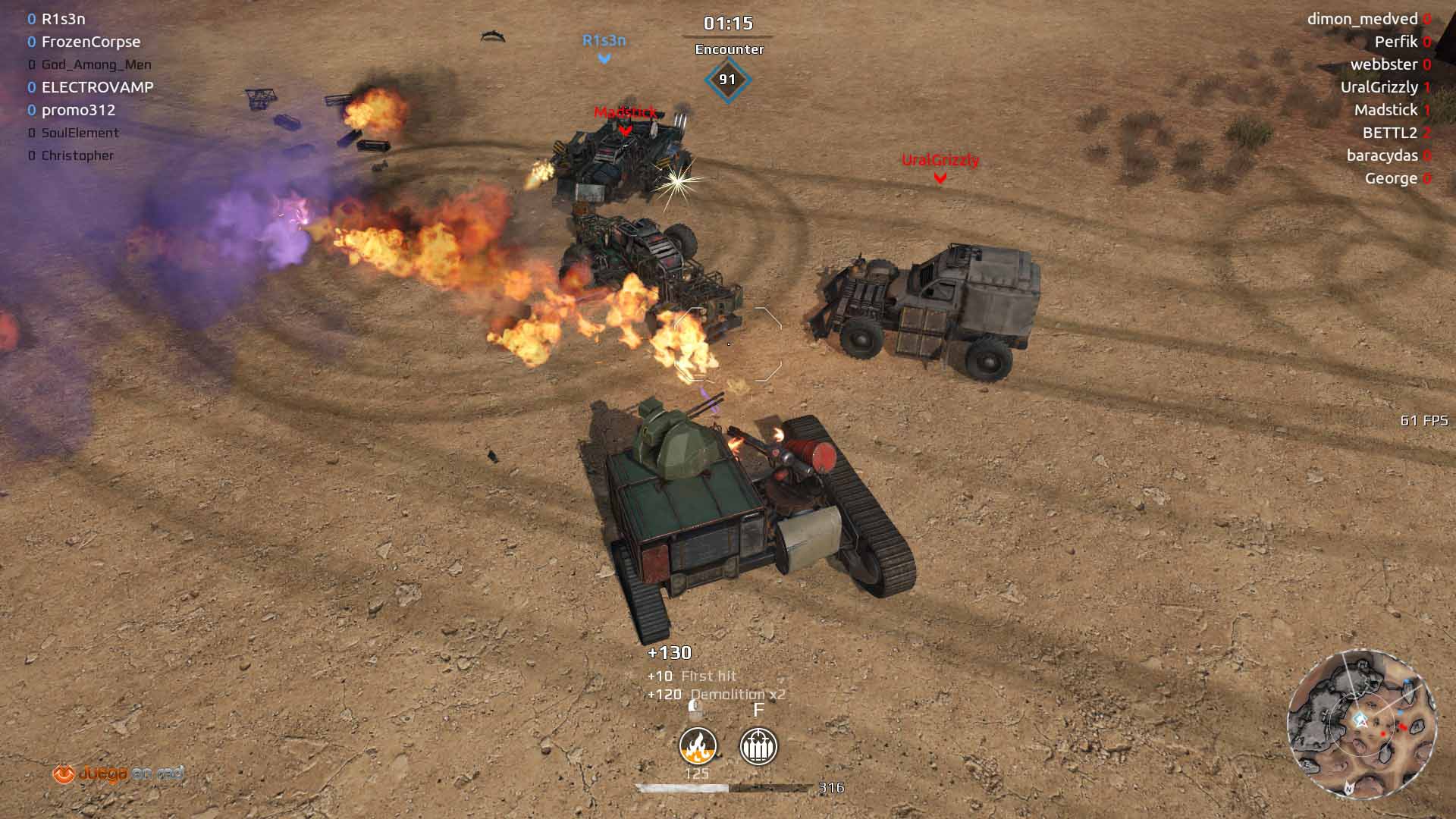
Task: Pick dimon_medved from the enemy roster
Action: click(x=1362, y=19)
